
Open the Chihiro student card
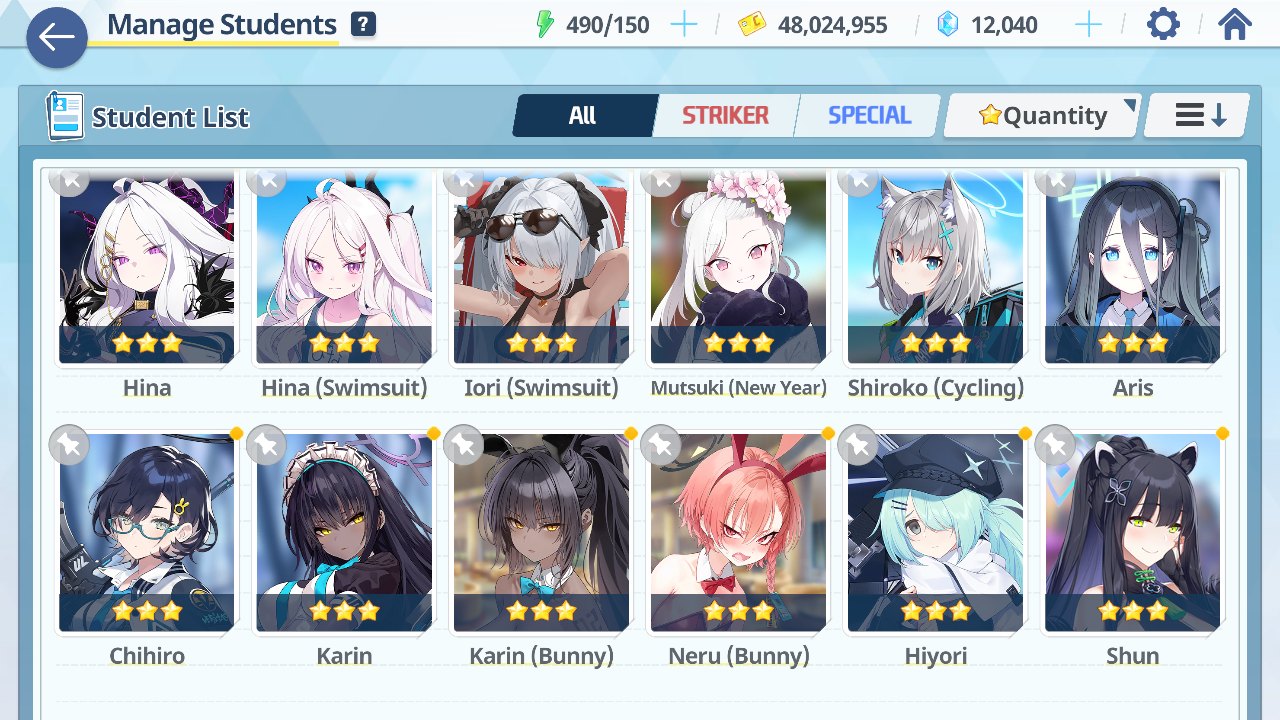click(x=147, y=533)
